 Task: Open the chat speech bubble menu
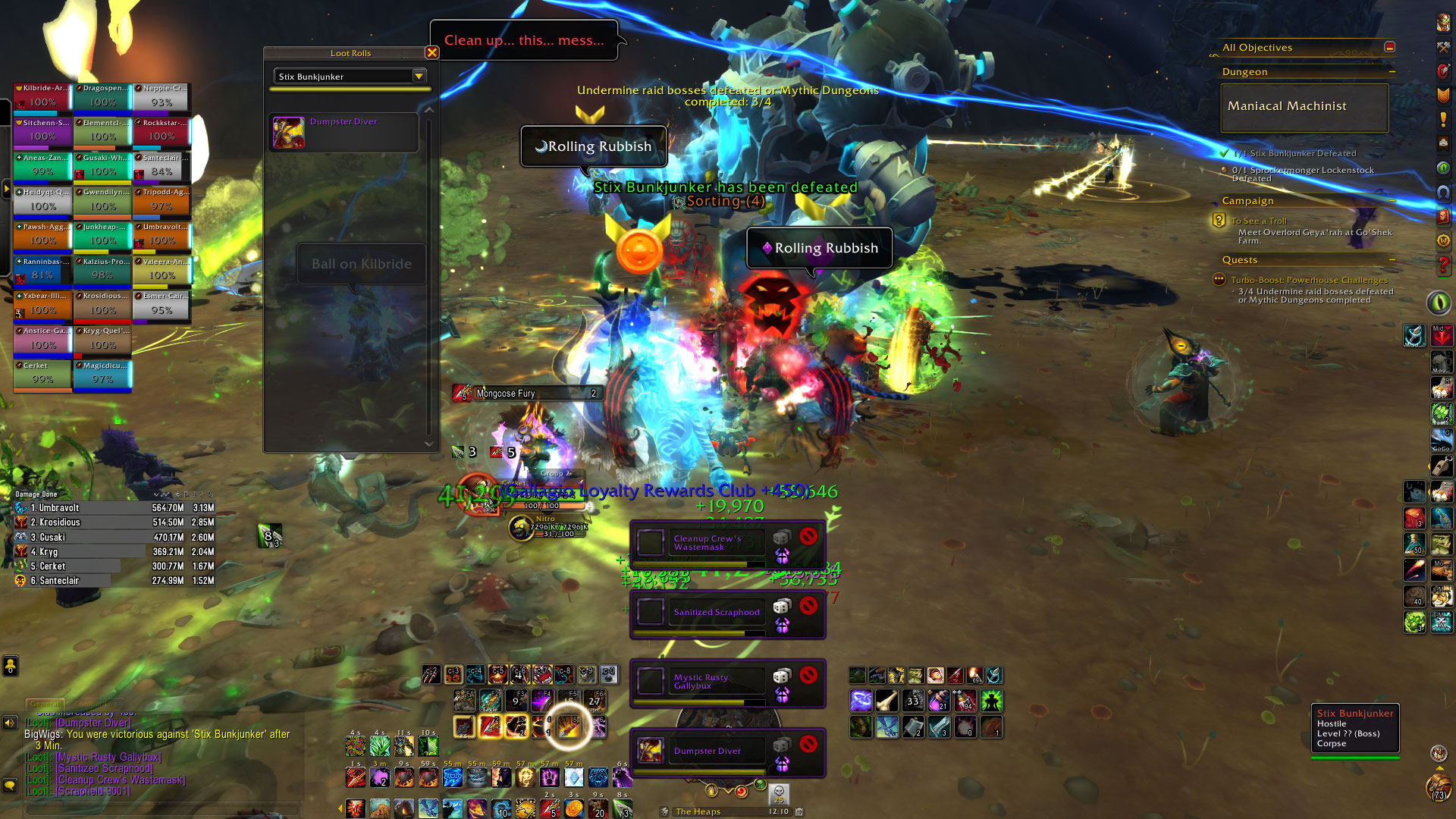tap(10, 785)
